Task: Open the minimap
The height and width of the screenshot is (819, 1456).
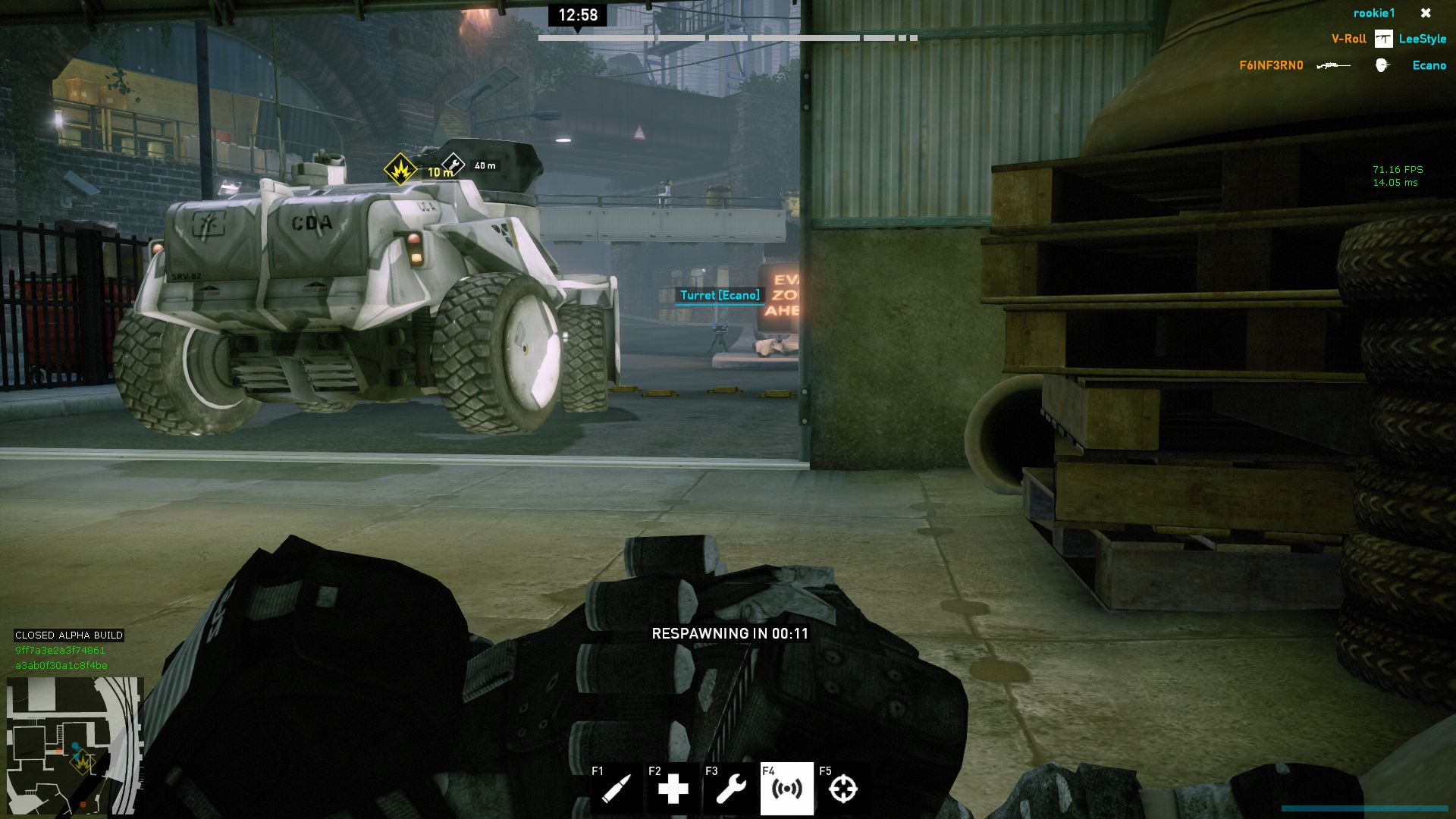Action: (74, 745)
